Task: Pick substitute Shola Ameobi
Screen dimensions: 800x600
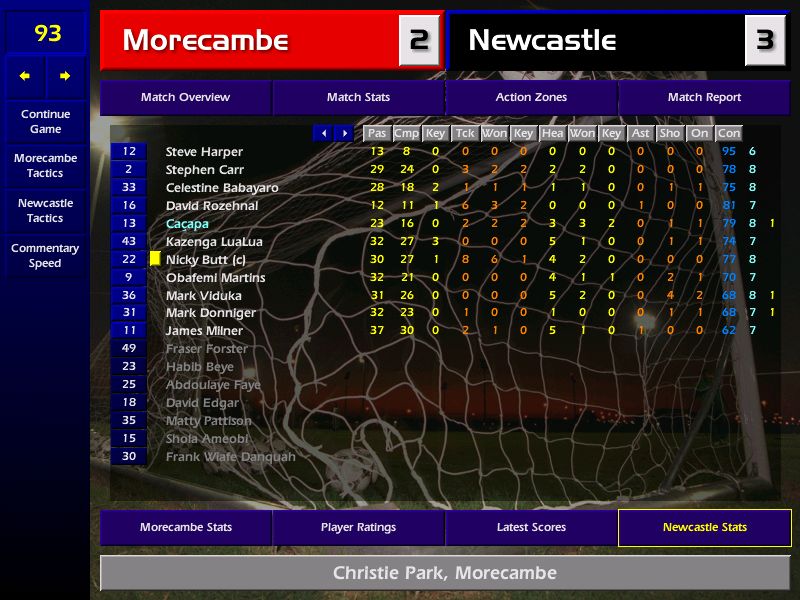Action: 207,439
